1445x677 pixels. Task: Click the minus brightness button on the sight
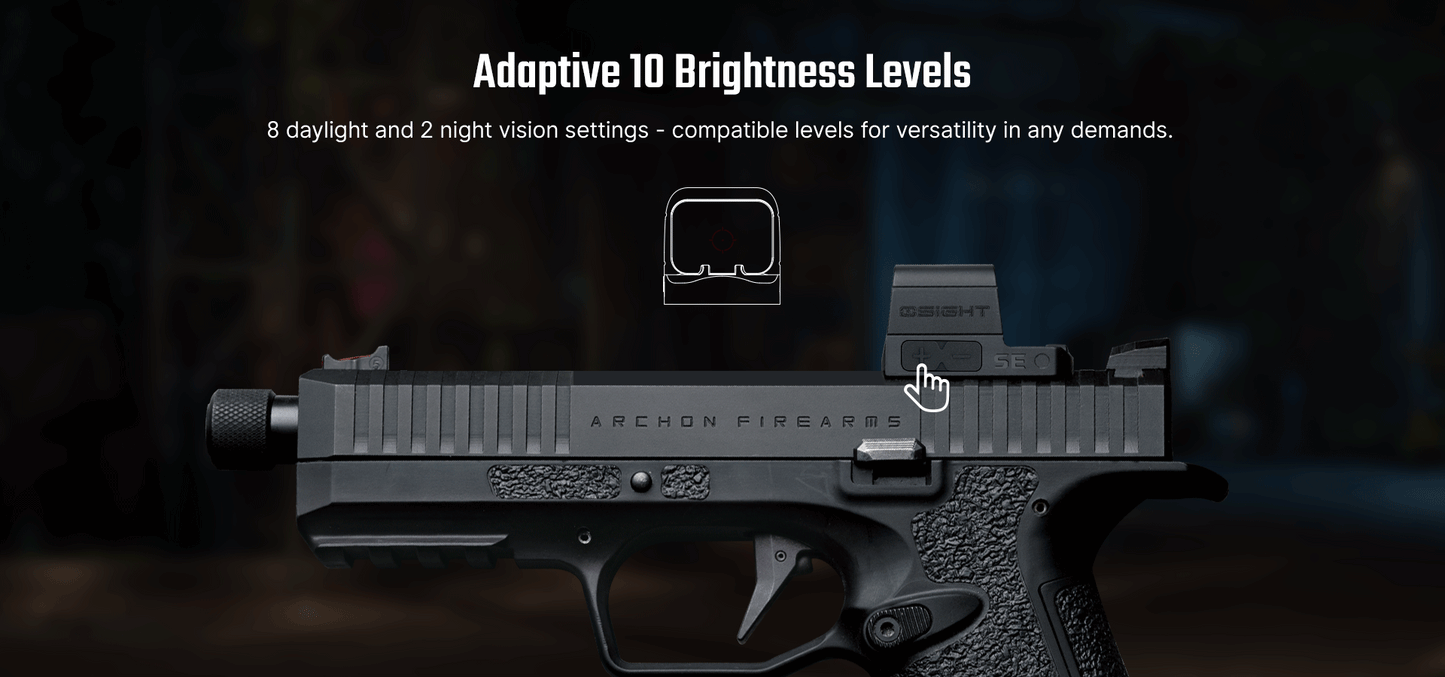coord(963,354)
